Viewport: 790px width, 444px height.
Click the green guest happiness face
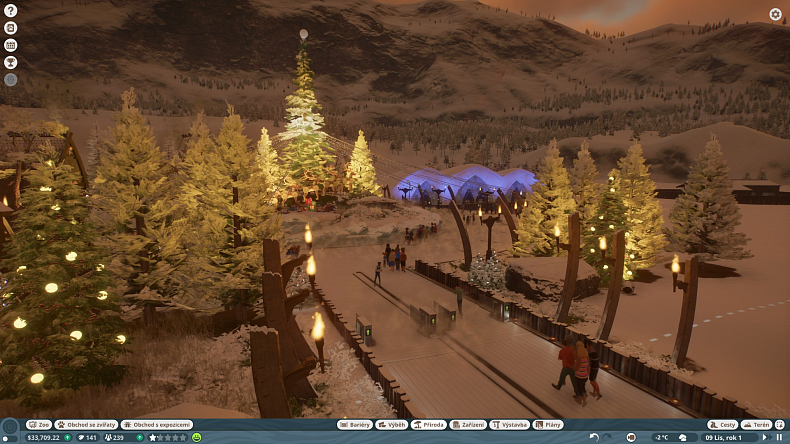(196, 437)
